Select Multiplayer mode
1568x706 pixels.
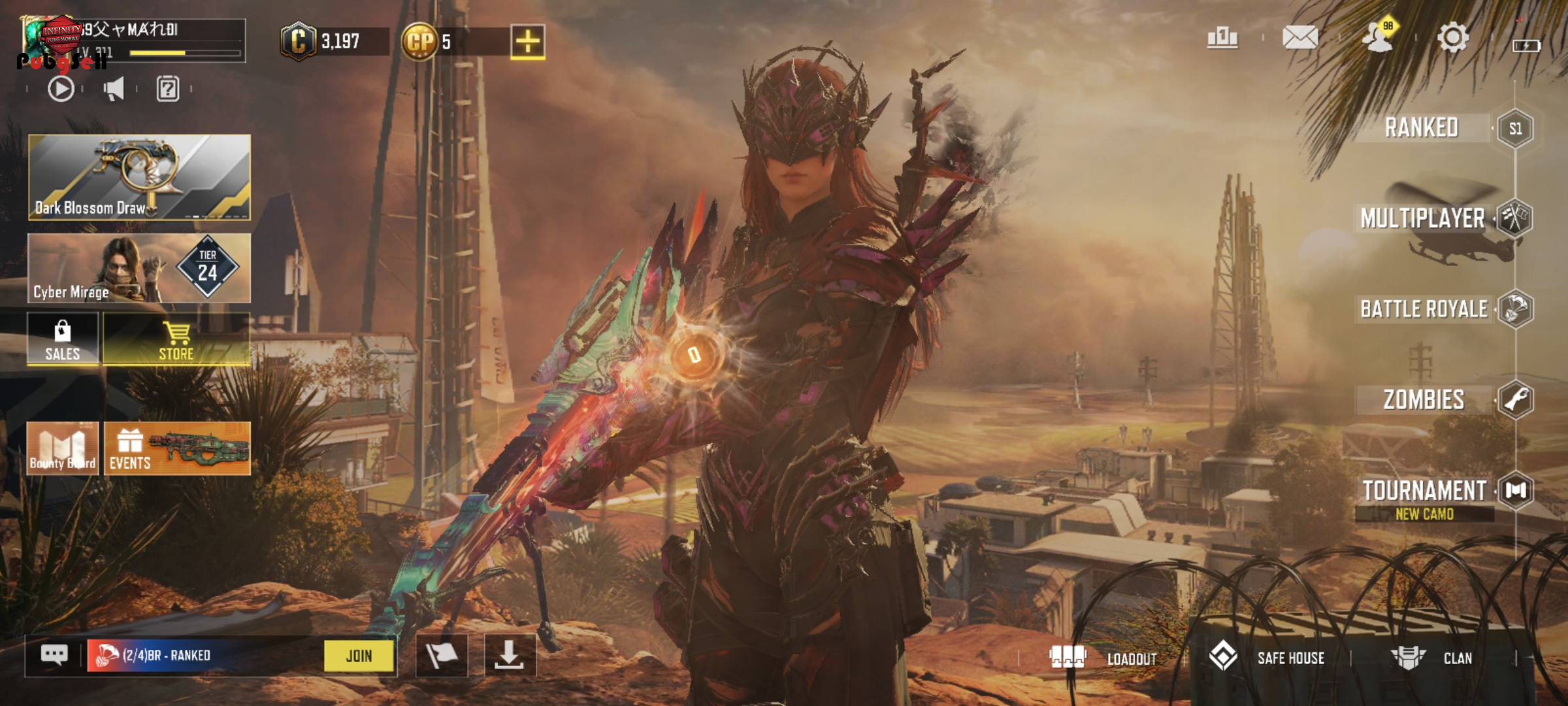tap(1423, 218)
